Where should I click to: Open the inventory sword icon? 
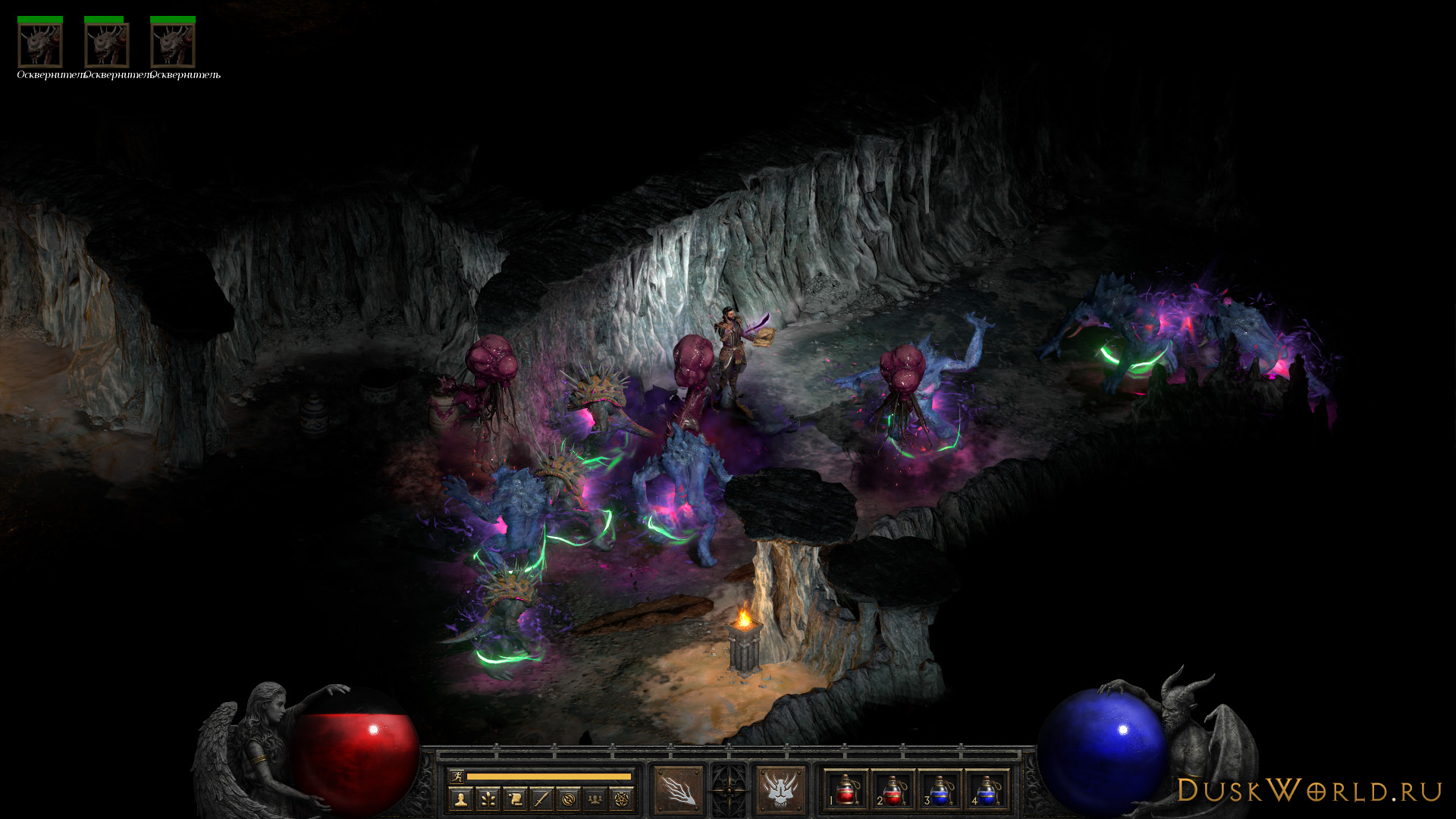click(541, 799)
